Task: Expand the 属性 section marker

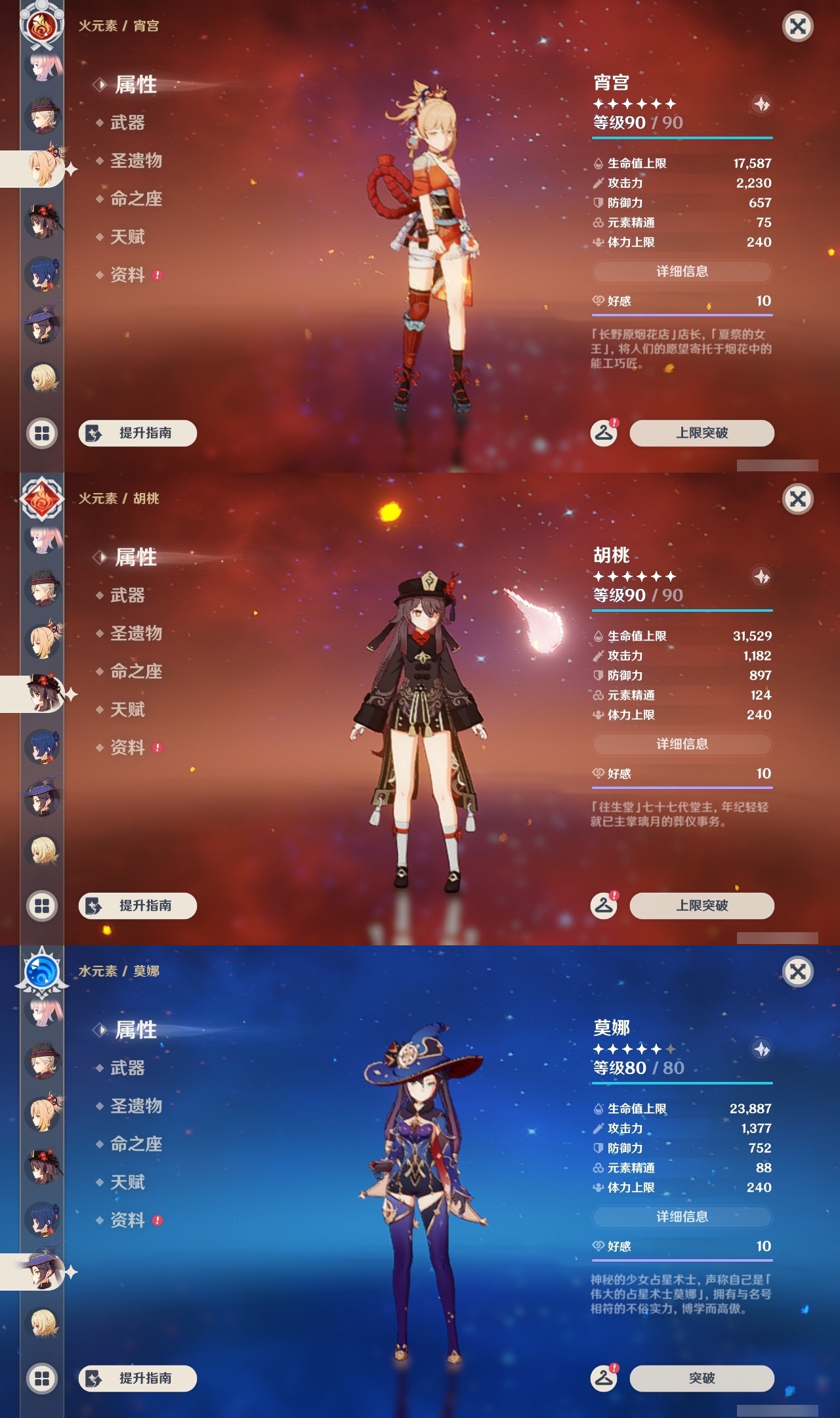Action: point(100,83)
